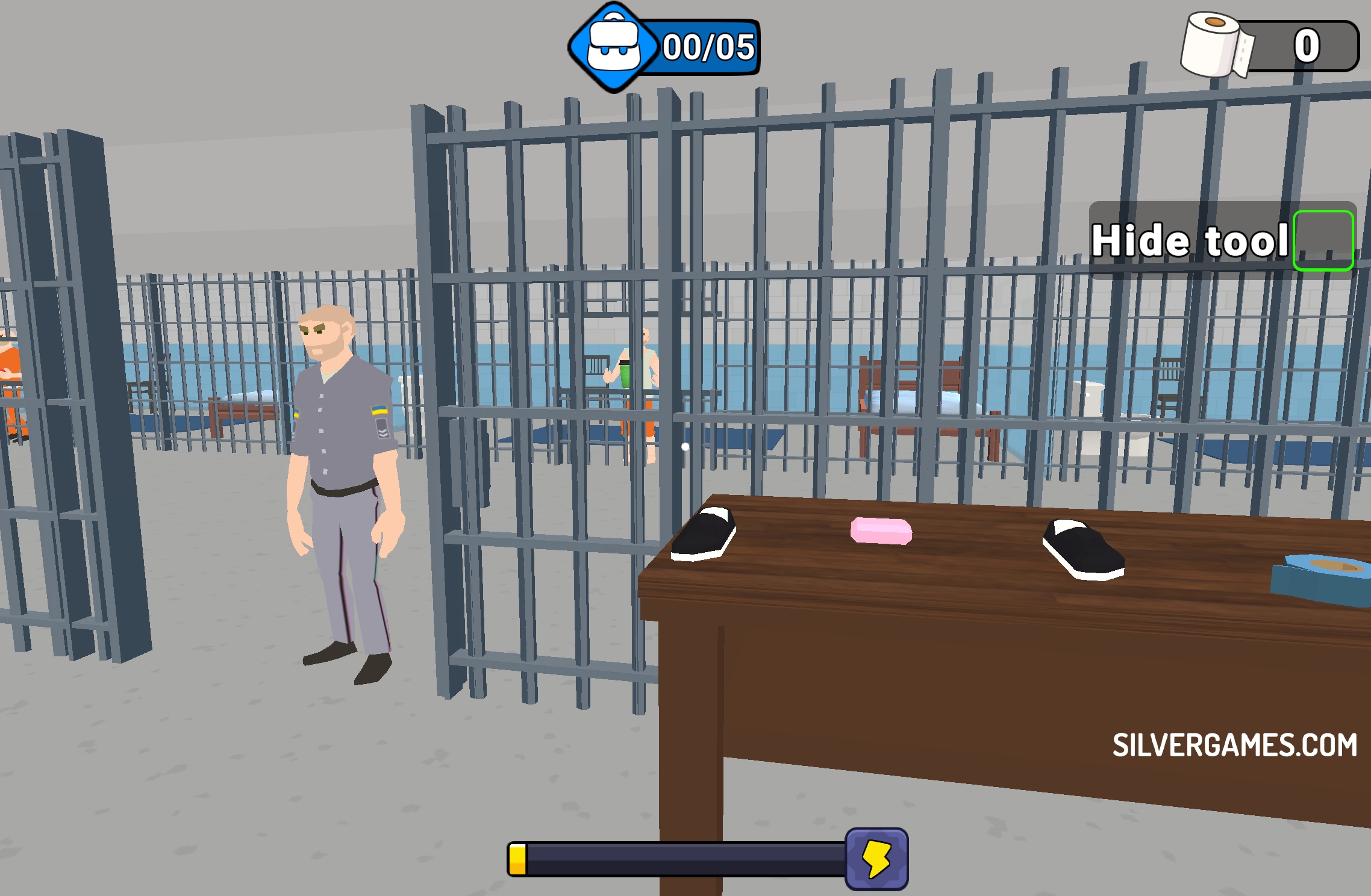
Task: Visit the SILVERGAMES.COM watermark link
Action: coord(1234,745)
